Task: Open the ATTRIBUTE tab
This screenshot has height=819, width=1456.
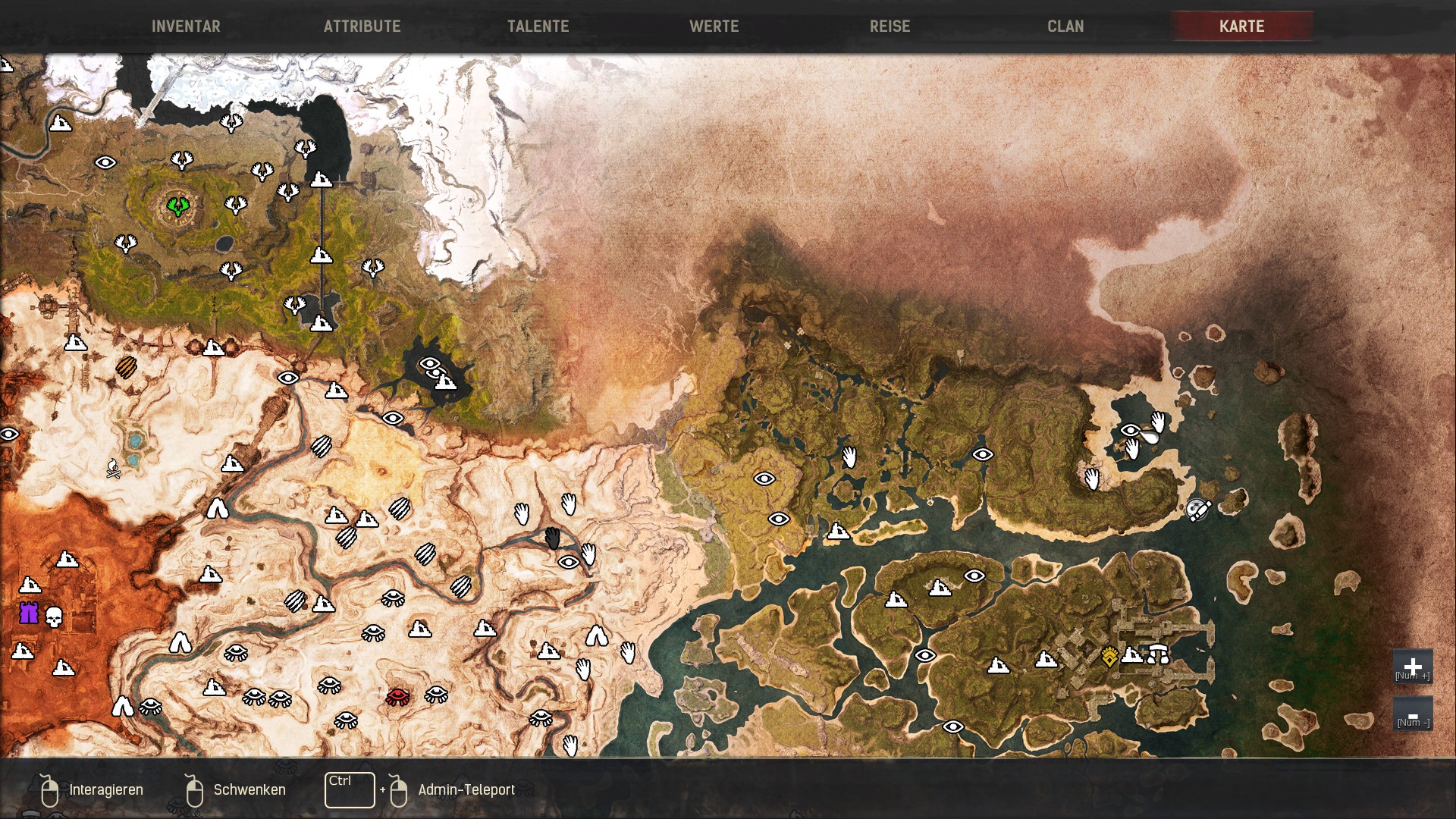Action: [x=362, y=27]
